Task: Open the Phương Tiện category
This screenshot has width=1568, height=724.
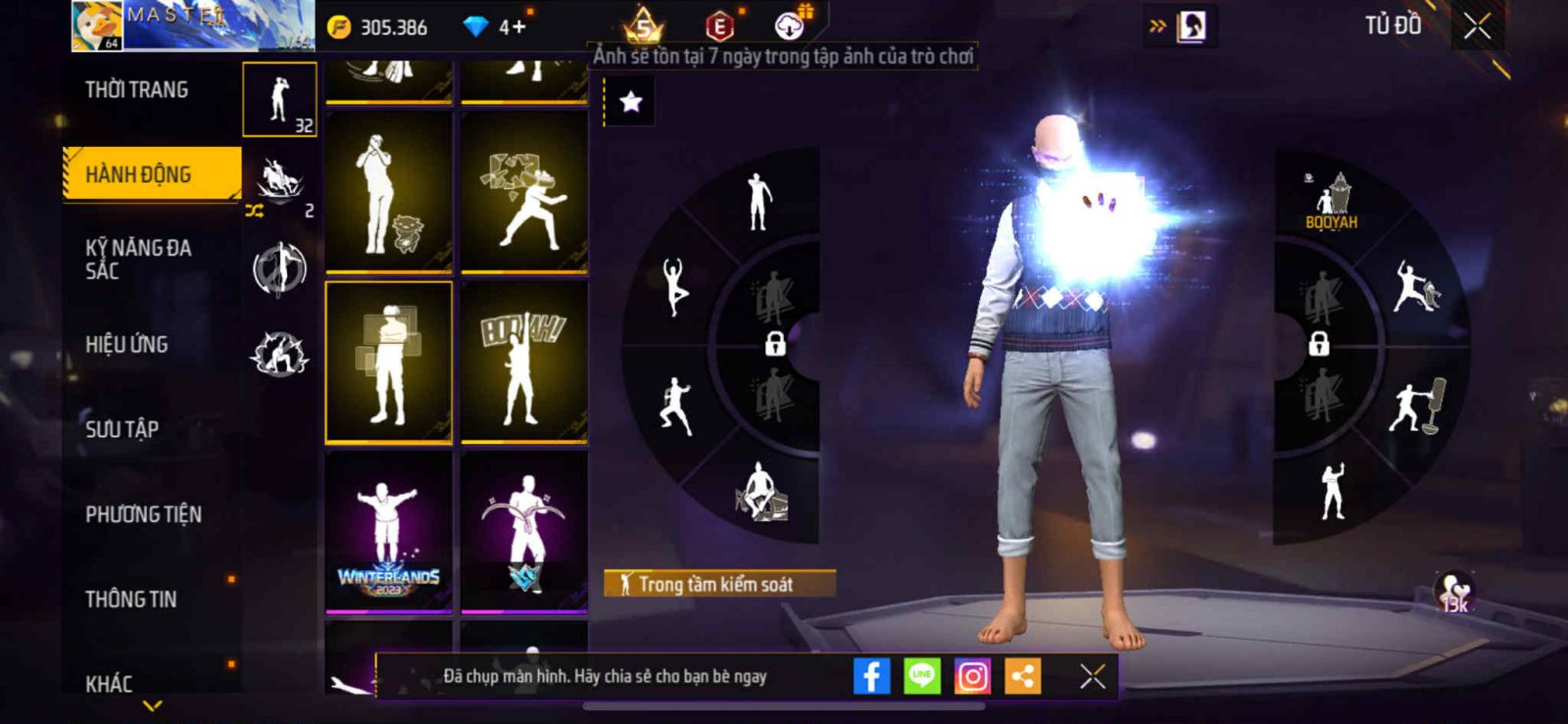Action: click(143, 514)
